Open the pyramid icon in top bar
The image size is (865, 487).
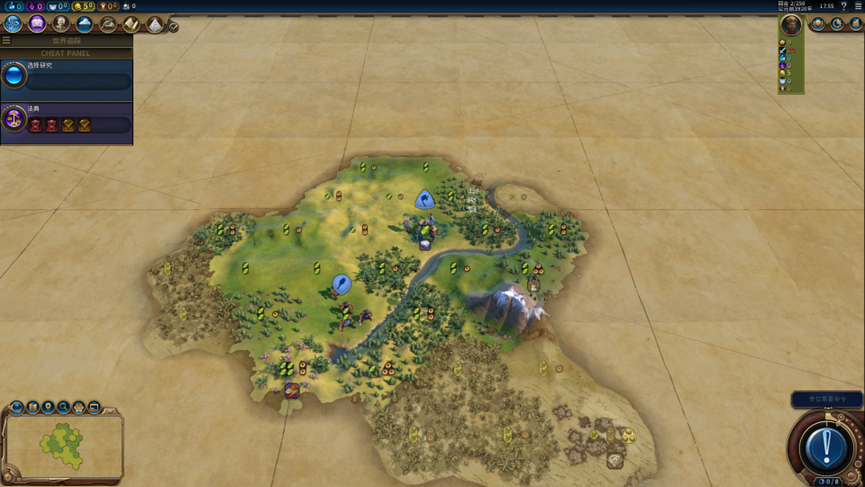[155, 24]
